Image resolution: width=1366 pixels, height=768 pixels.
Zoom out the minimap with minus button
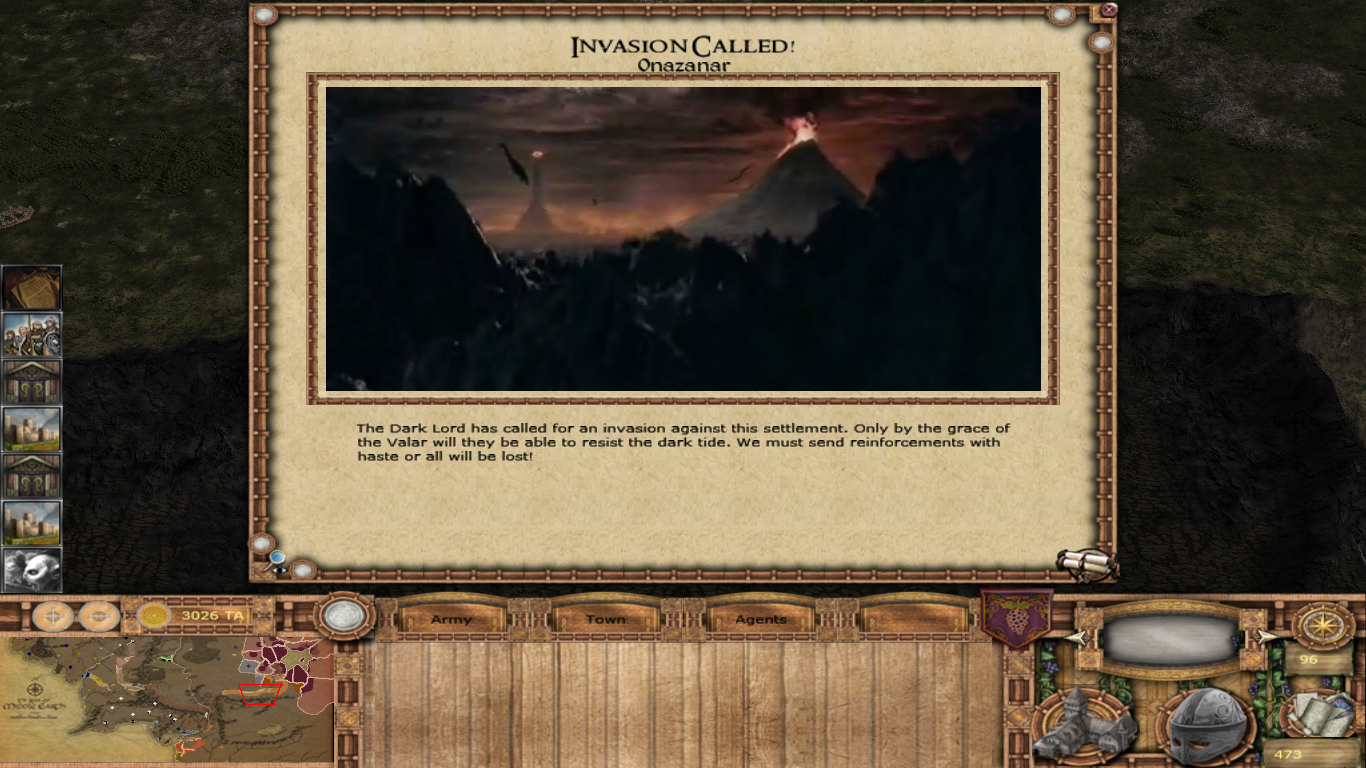pos(99,616)
